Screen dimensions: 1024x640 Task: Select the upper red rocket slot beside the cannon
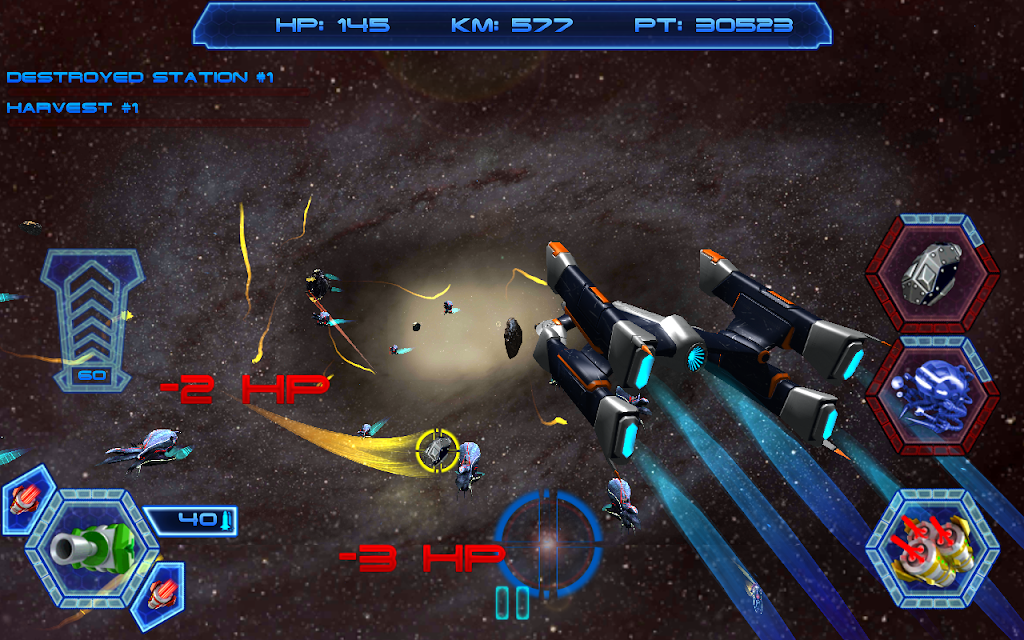coord(25,498)
